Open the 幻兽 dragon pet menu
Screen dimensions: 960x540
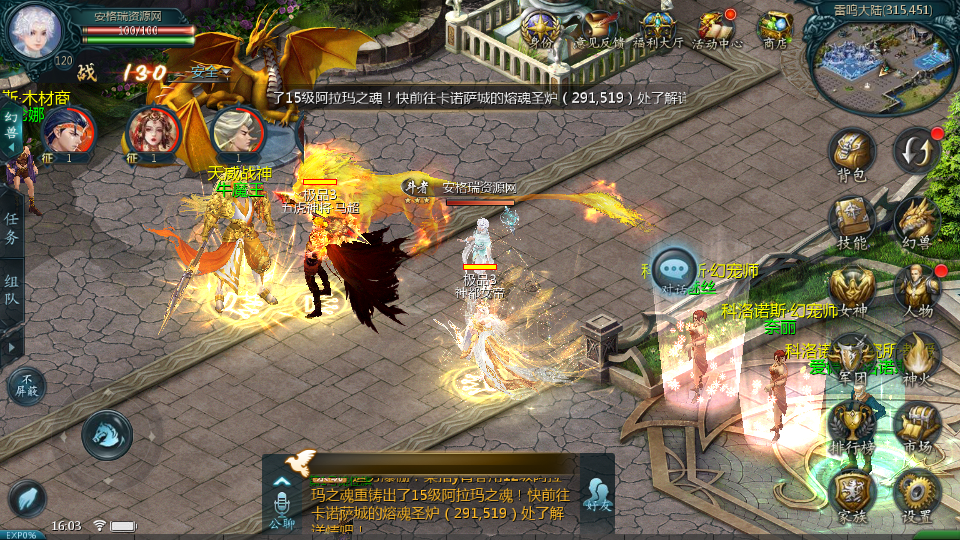(916, 220)
